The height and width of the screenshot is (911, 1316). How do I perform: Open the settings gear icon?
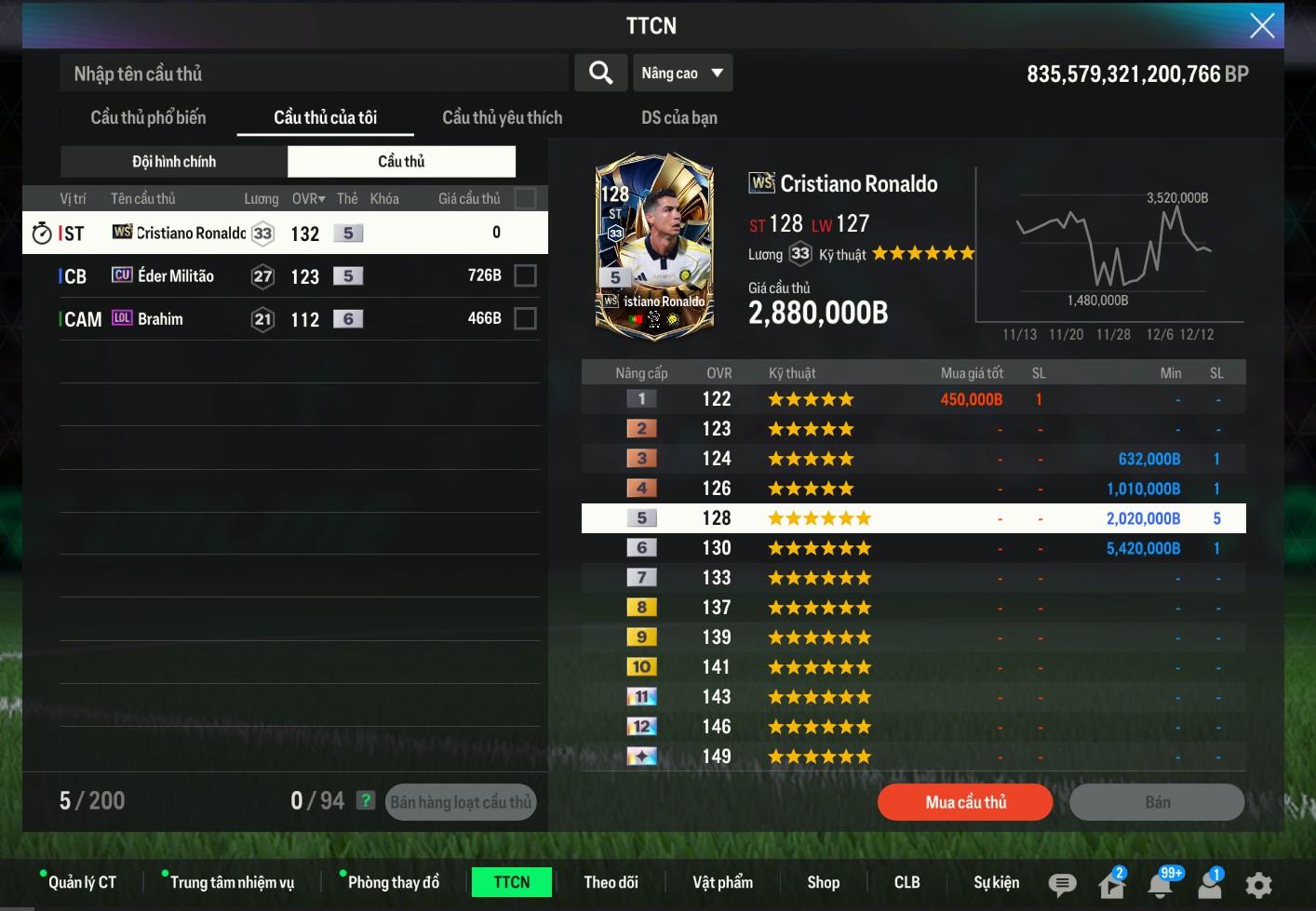tap(1258, 884)
